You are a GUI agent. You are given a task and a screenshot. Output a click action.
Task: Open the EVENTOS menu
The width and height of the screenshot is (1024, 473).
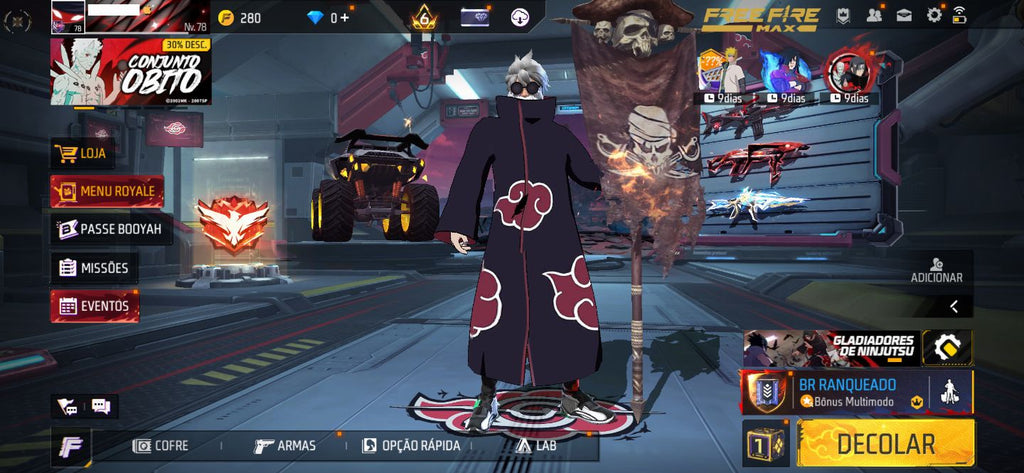[x=95, y=307]
